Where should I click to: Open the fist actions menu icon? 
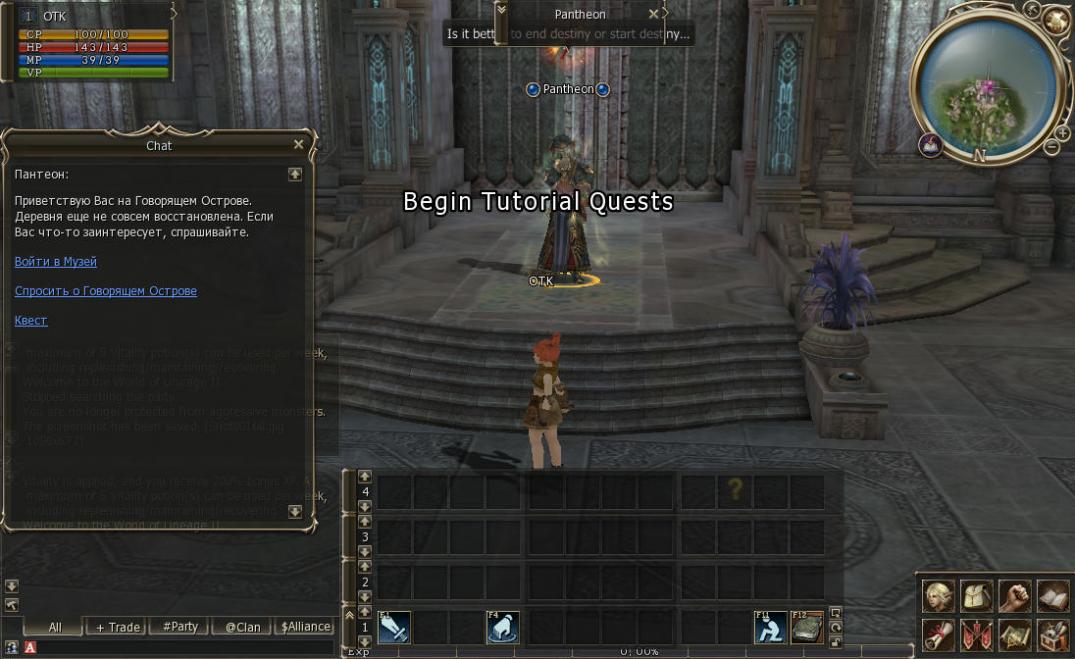click(x=1014, y=597)
